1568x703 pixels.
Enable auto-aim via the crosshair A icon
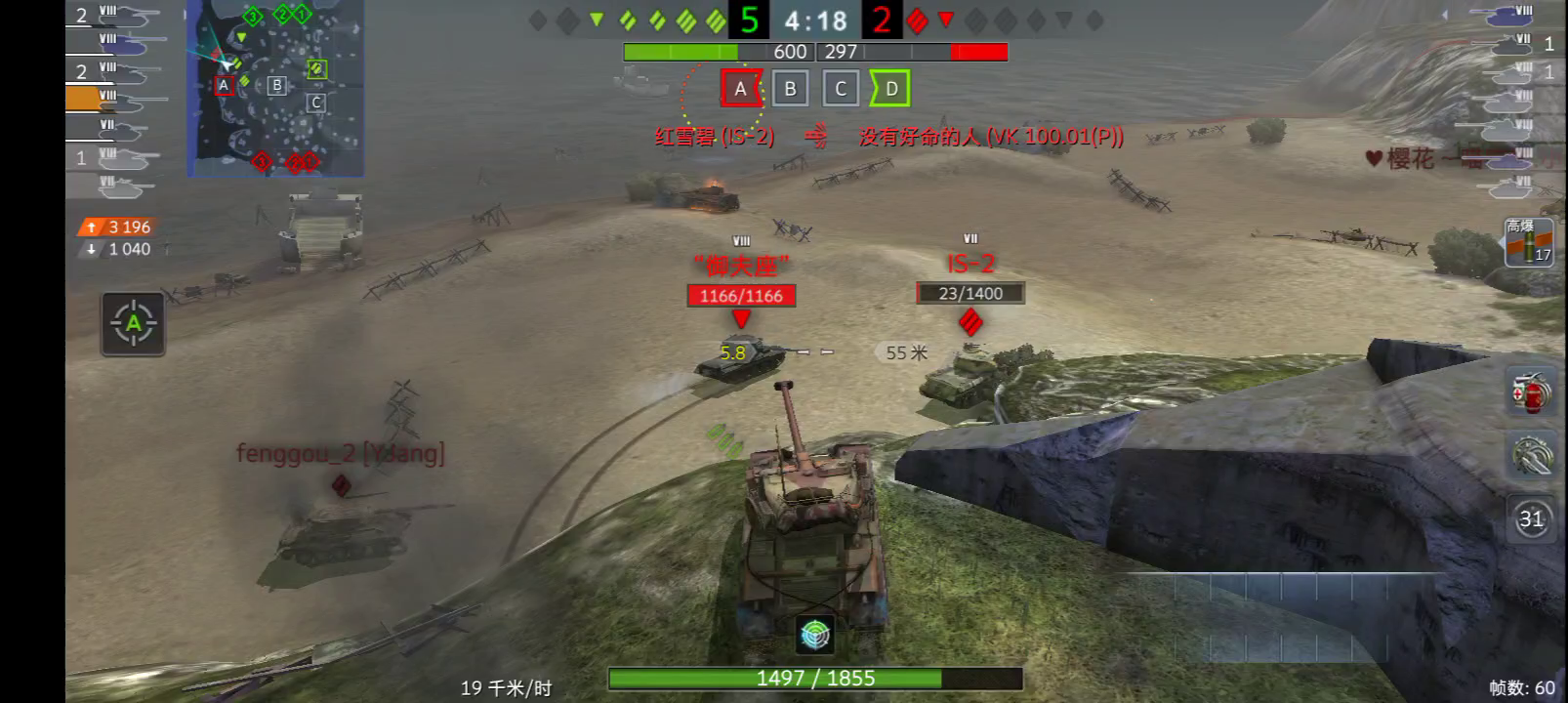tap(134, 324)
